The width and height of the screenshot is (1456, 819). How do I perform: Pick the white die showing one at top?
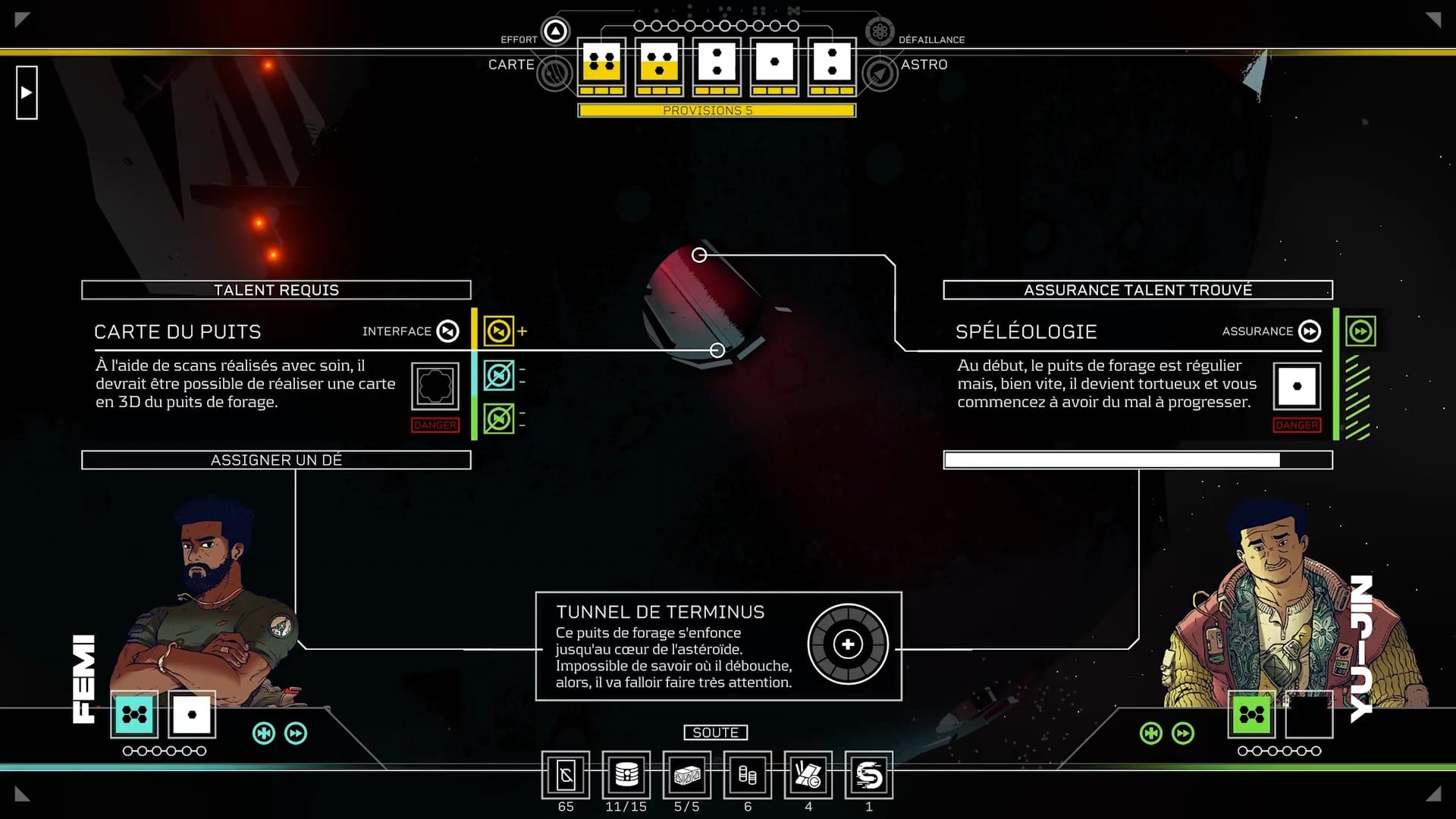tap(774, 62)
